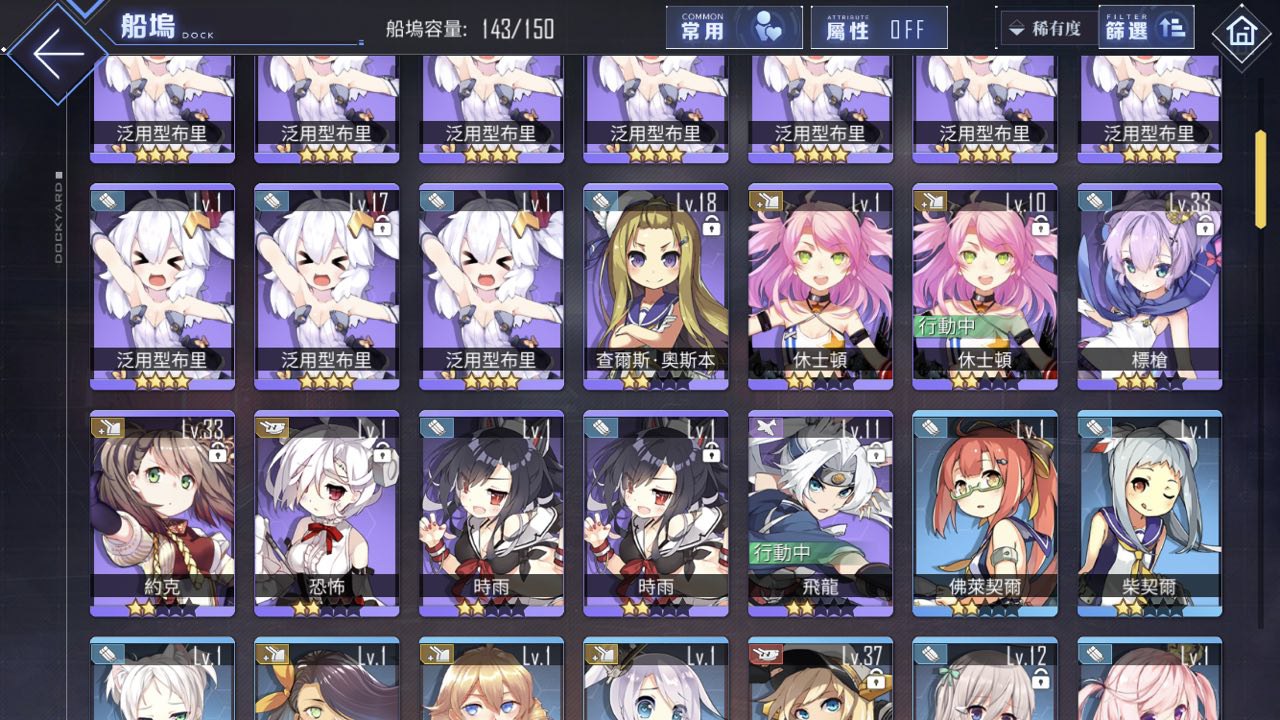Select the 標槍 ship card
Screen dimensions: 1280x720
tap(1149, 286)
